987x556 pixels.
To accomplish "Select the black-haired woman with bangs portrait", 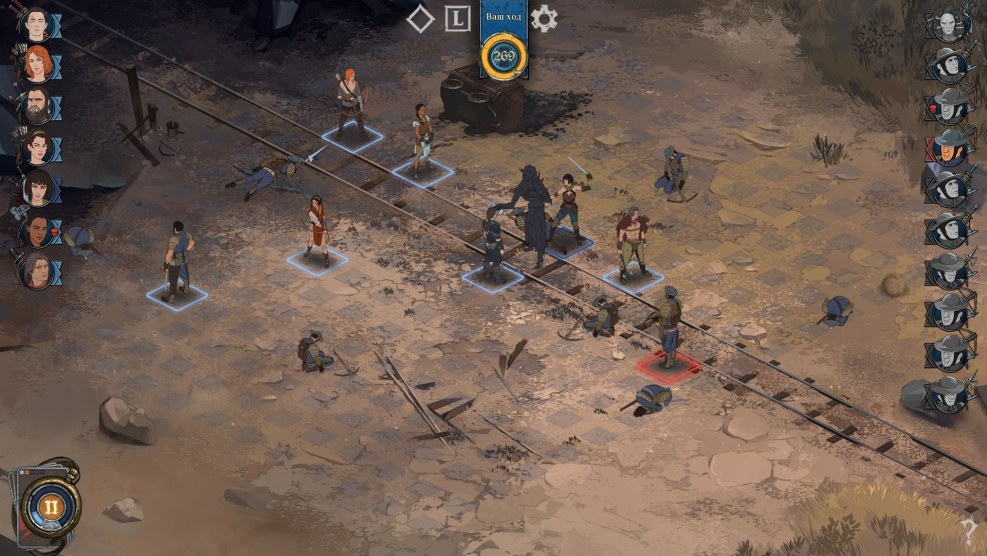I will click(37, 188).
